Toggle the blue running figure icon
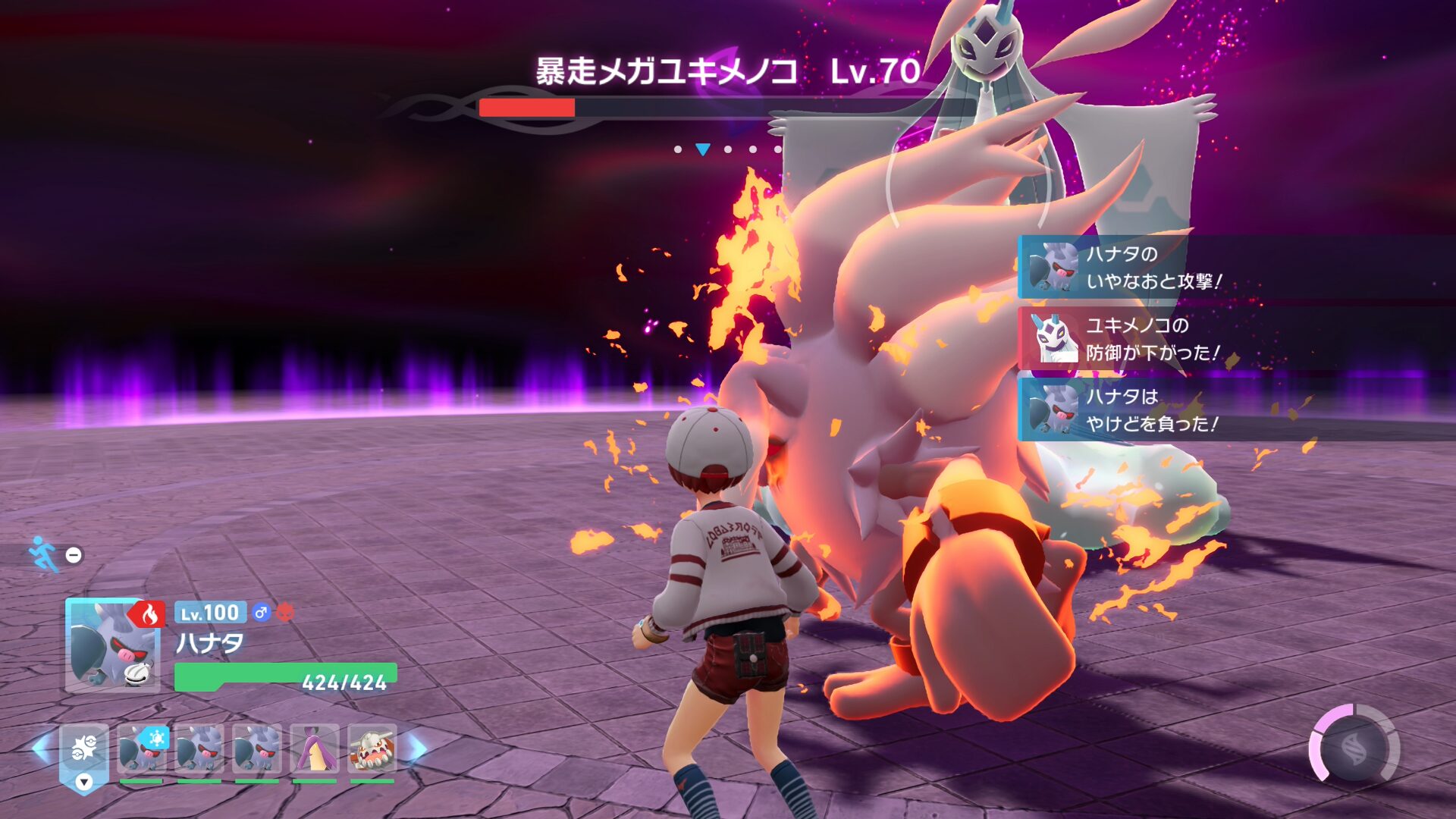The image size is (1456, 819). coord(44,554)
